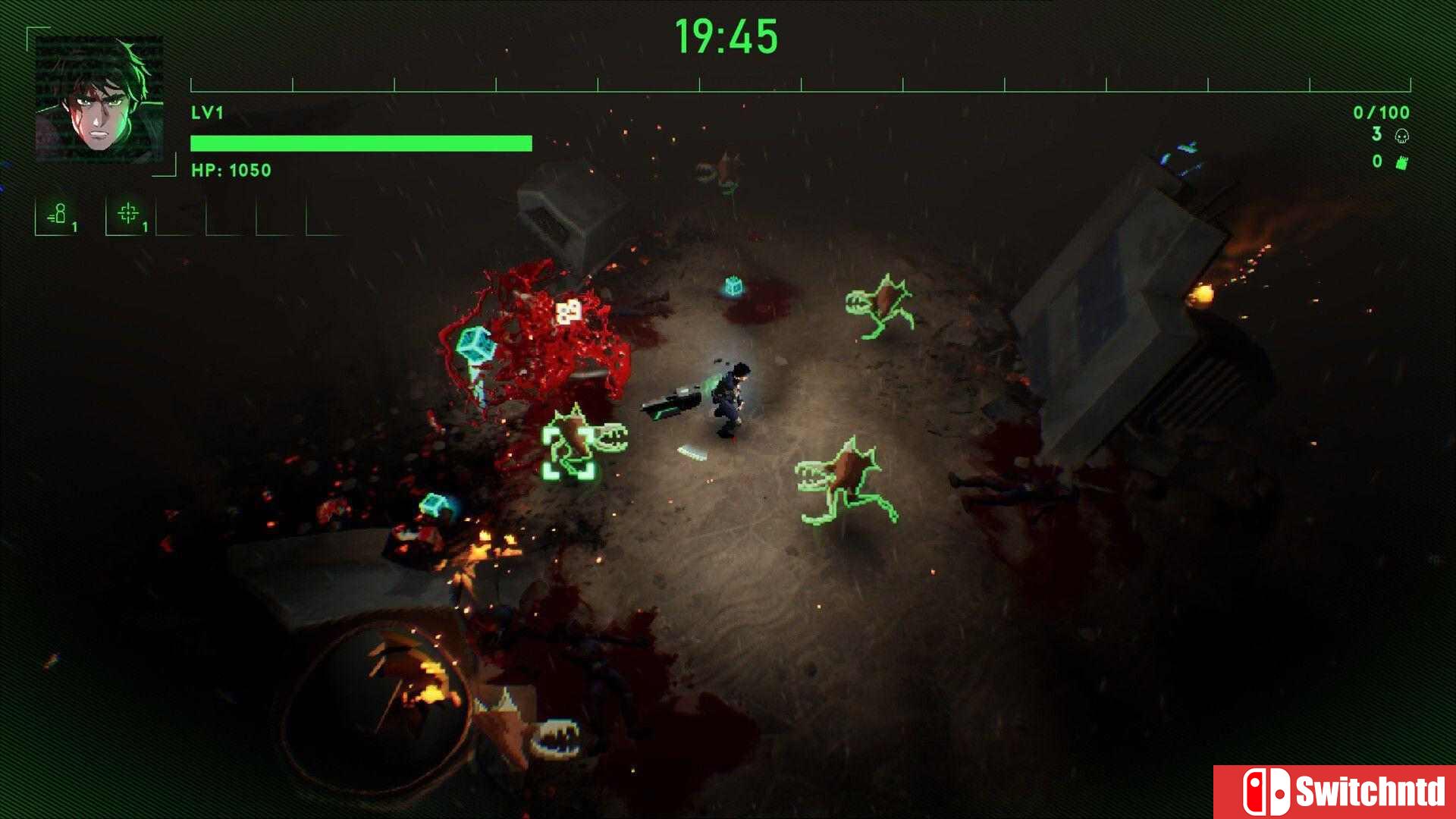
Task: Select the dash runner ability icon
Action: (x=58, y=215)
